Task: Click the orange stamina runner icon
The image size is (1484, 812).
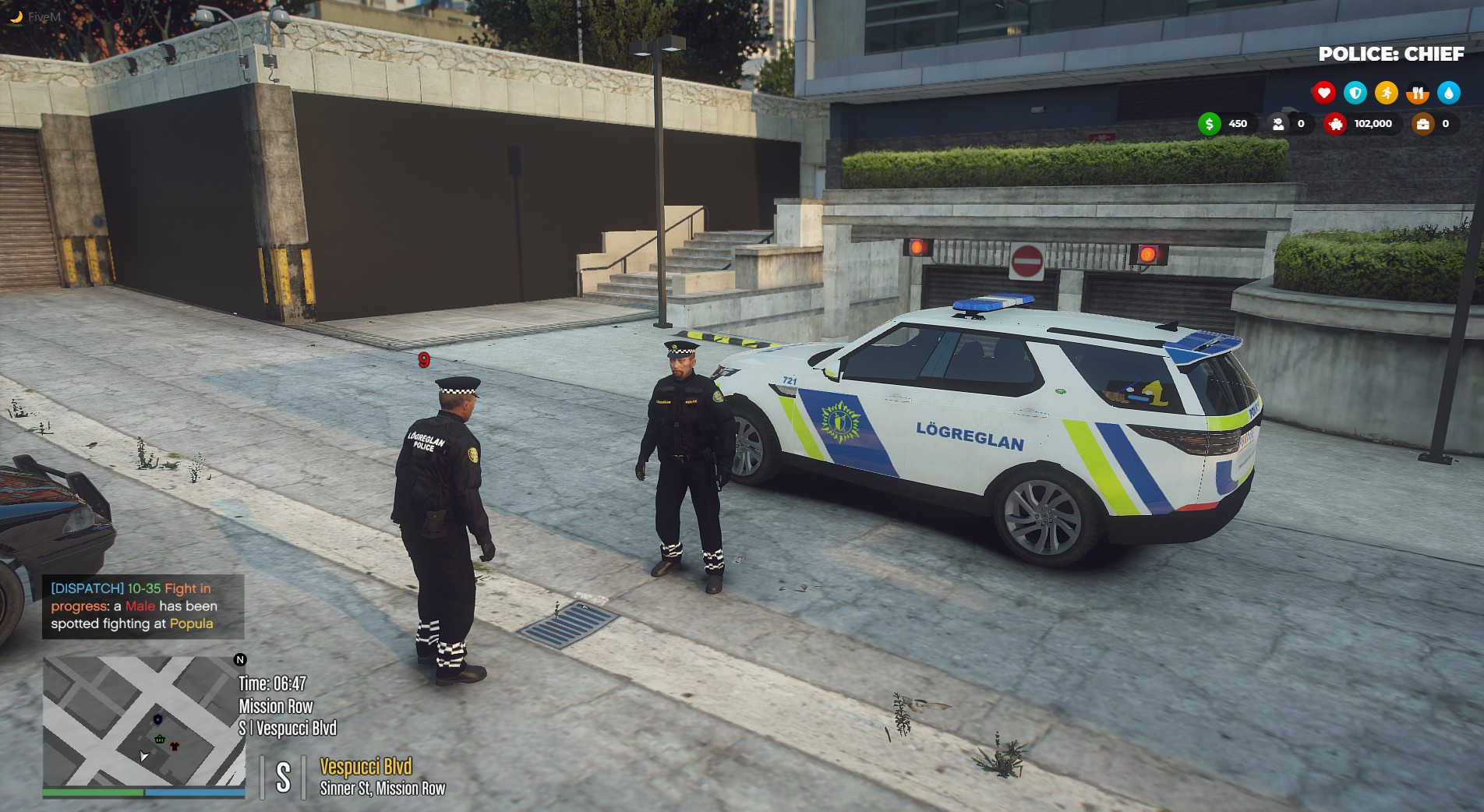Action: (x=1387, y=92)
